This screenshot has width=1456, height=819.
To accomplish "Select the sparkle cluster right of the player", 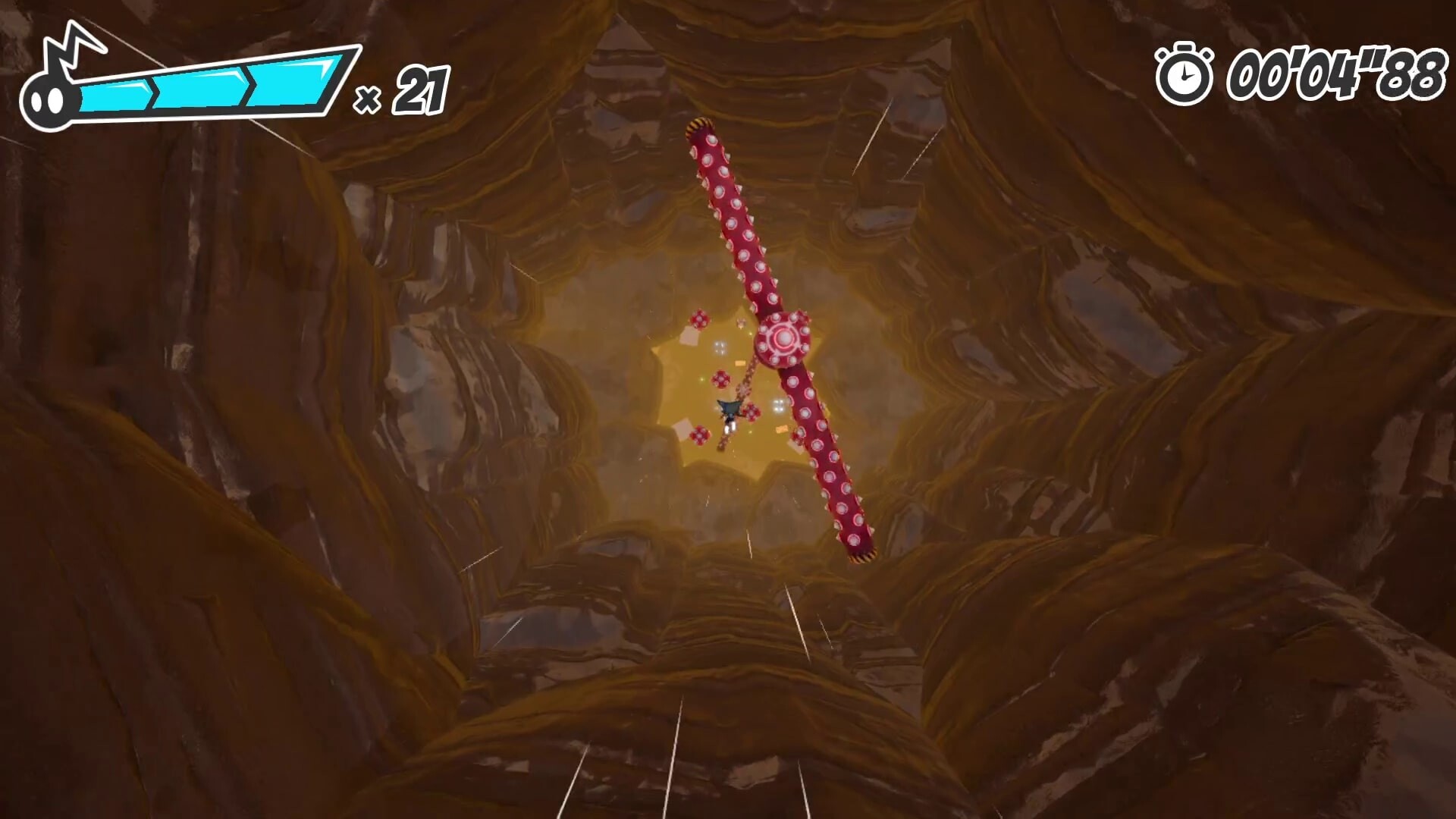I will (x=779, y=405).
